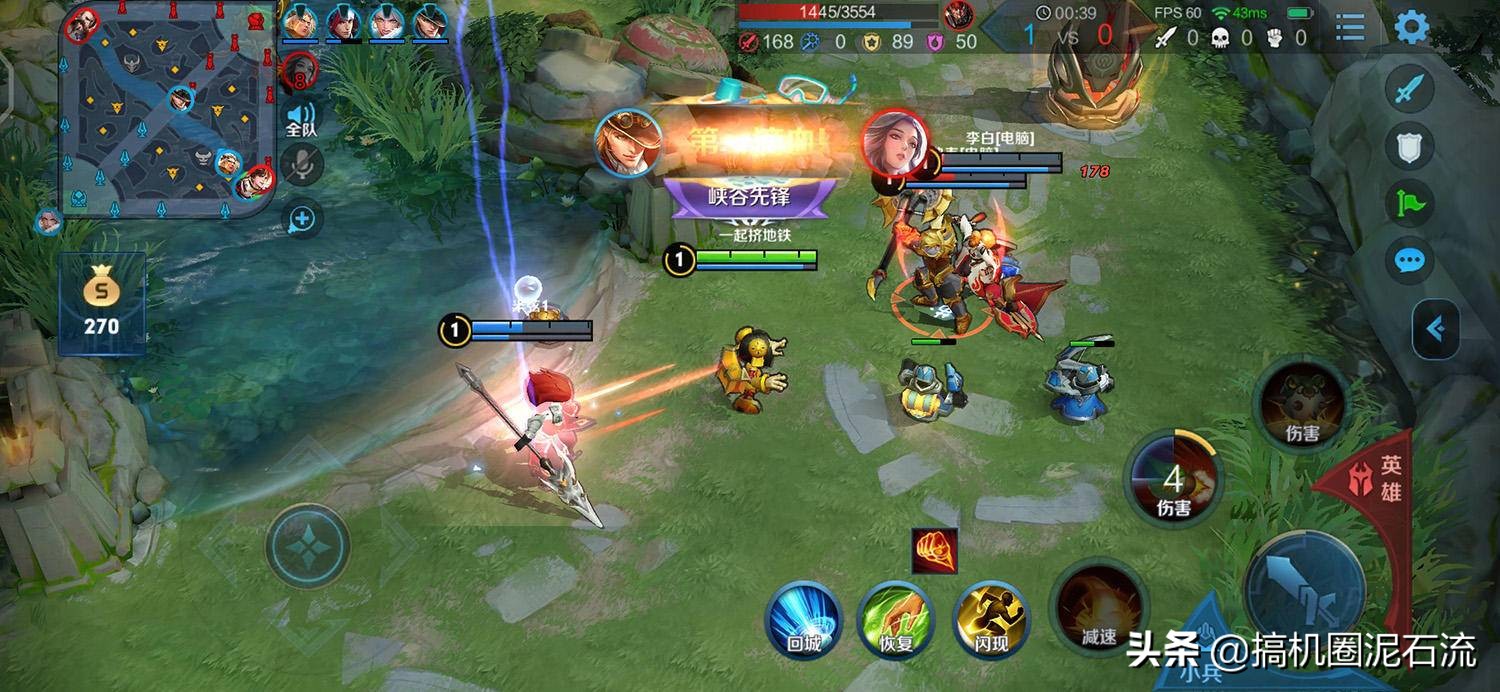Image resolution: width=1500 pixels, height=692 pixels.
Task: Trigger the ultimate 伤害 skill without a cooldown number
Action: [1302, 405]
